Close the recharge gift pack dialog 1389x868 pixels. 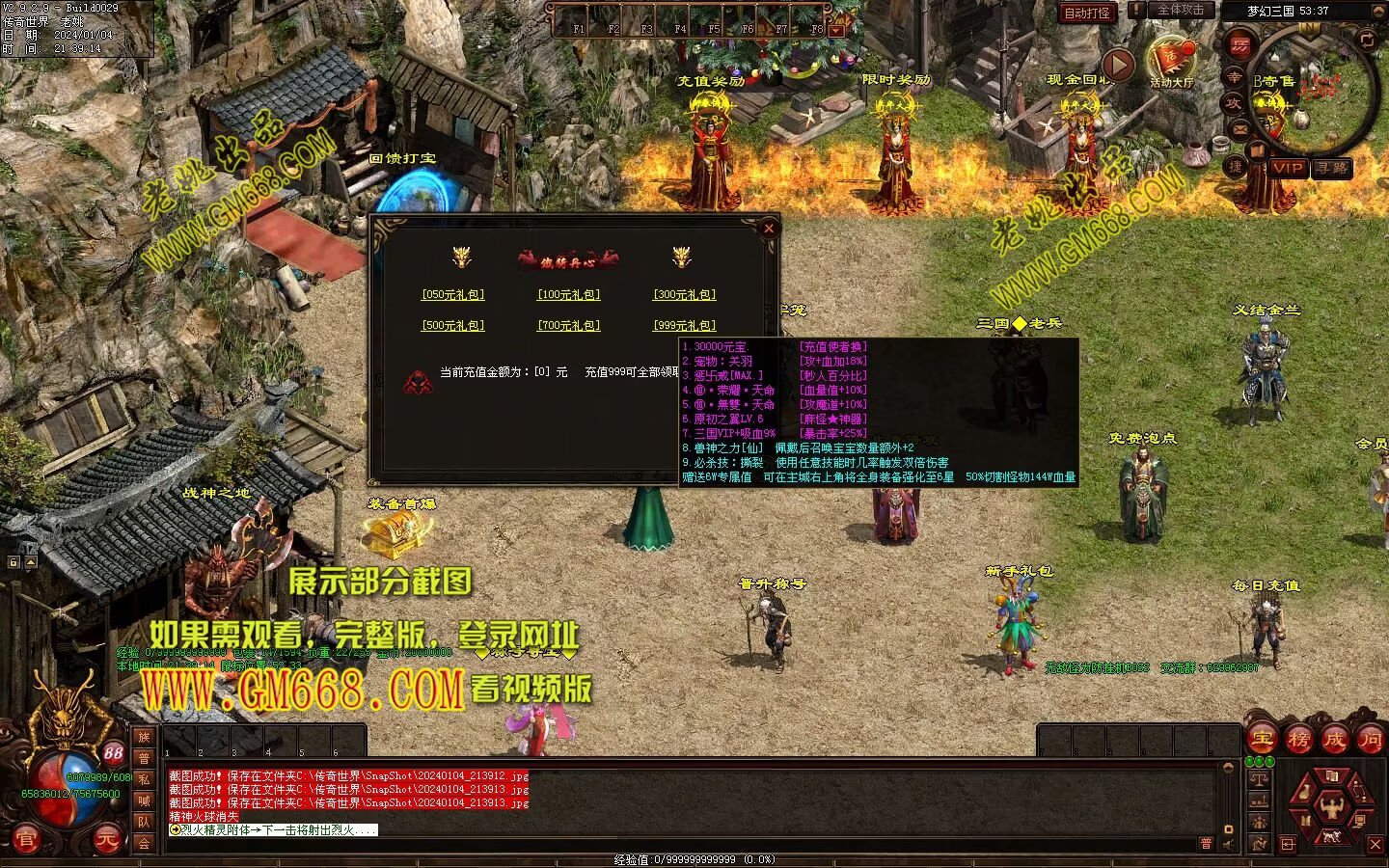(769, 229)
